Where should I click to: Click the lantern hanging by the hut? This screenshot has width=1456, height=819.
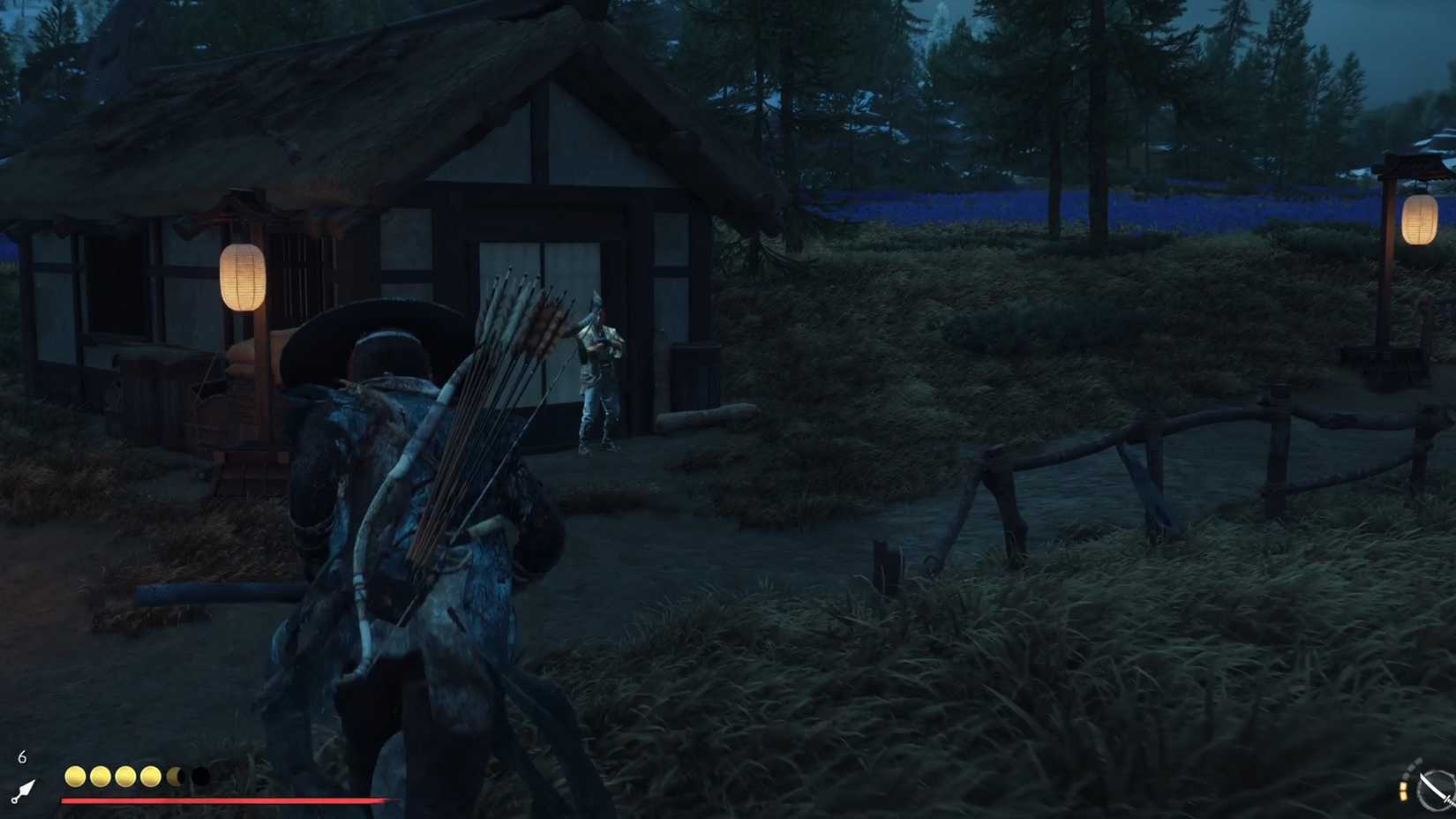click(242, 275)
